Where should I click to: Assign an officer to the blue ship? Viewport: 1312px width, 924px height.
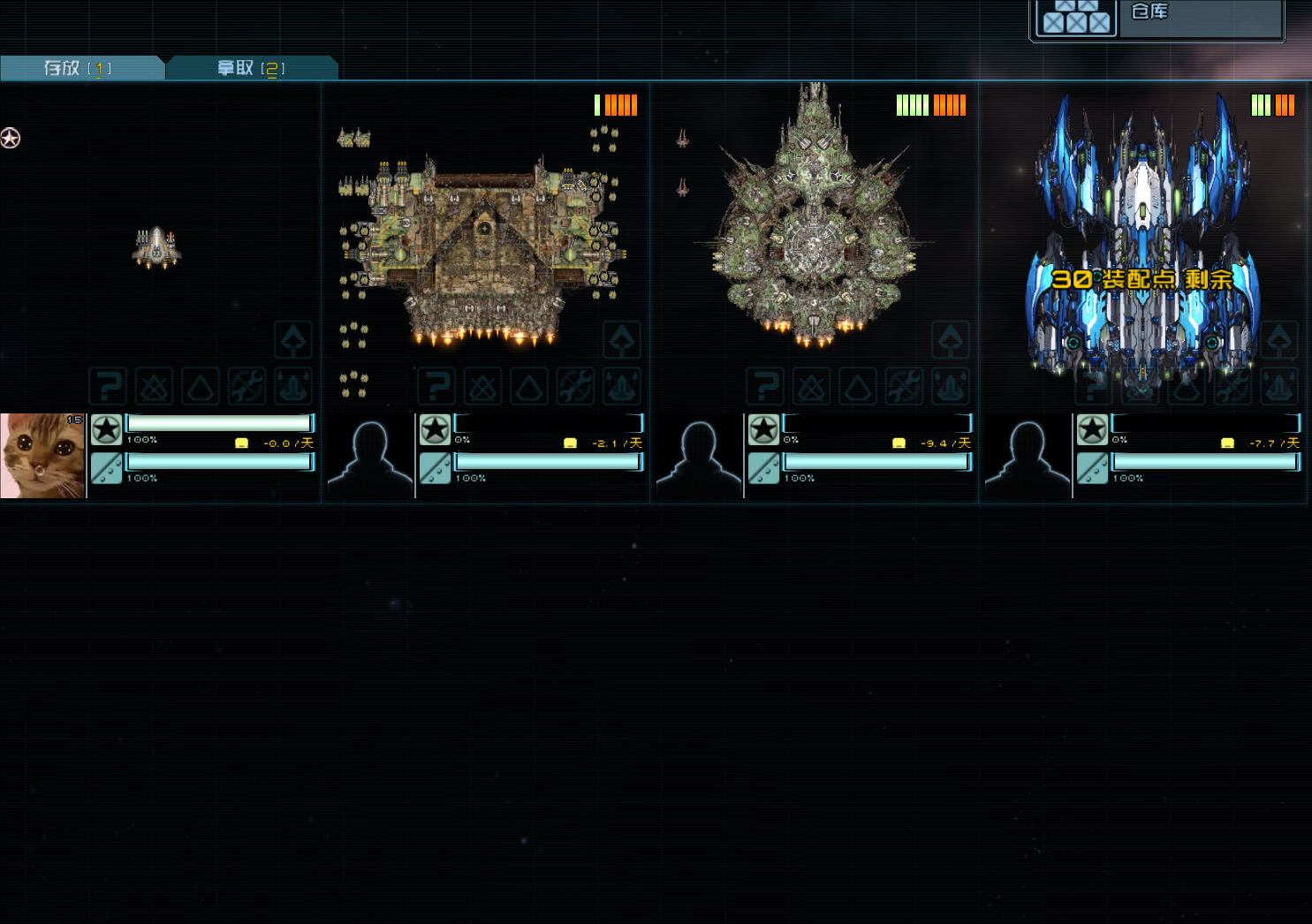click(x=1028, y=456)
